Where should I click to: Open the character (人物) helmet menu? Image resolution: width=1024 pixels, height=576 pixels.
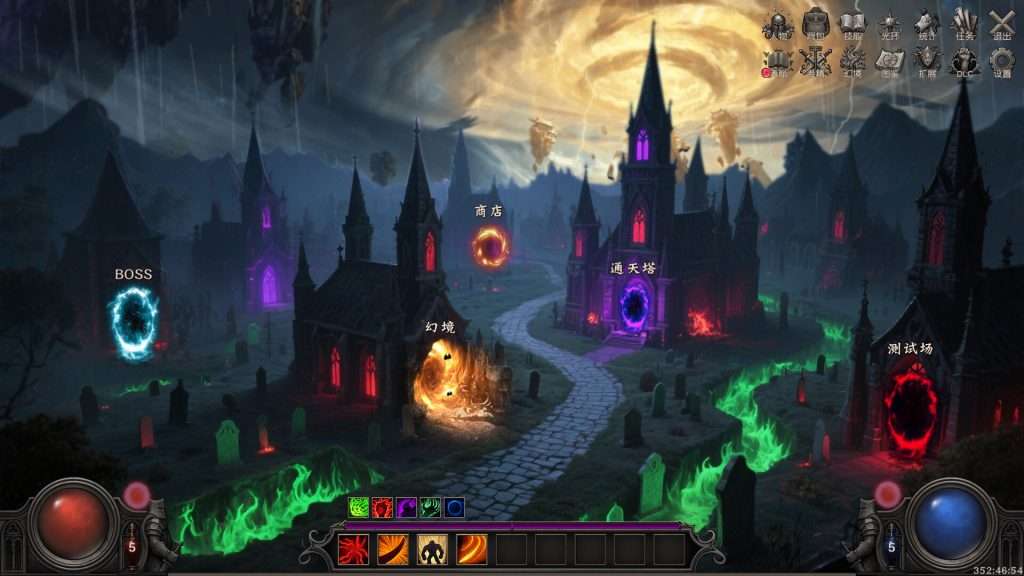778,24
